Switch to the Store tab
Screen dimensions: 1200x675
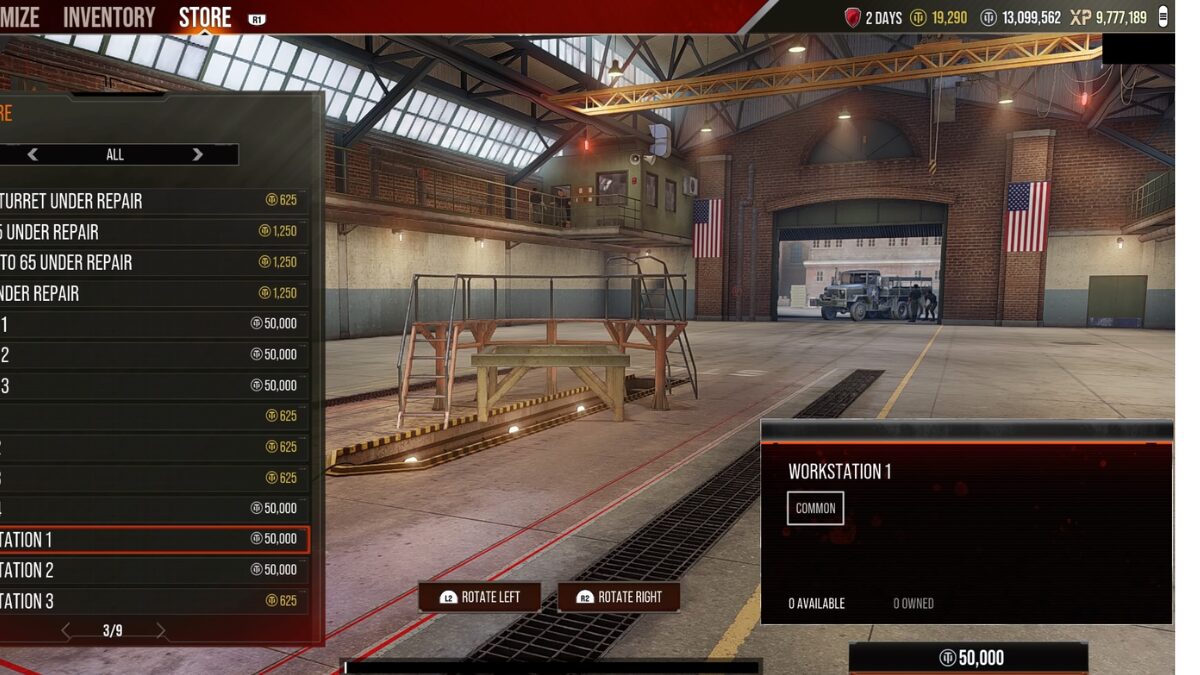pyautogui.click(x=205, y=17)
